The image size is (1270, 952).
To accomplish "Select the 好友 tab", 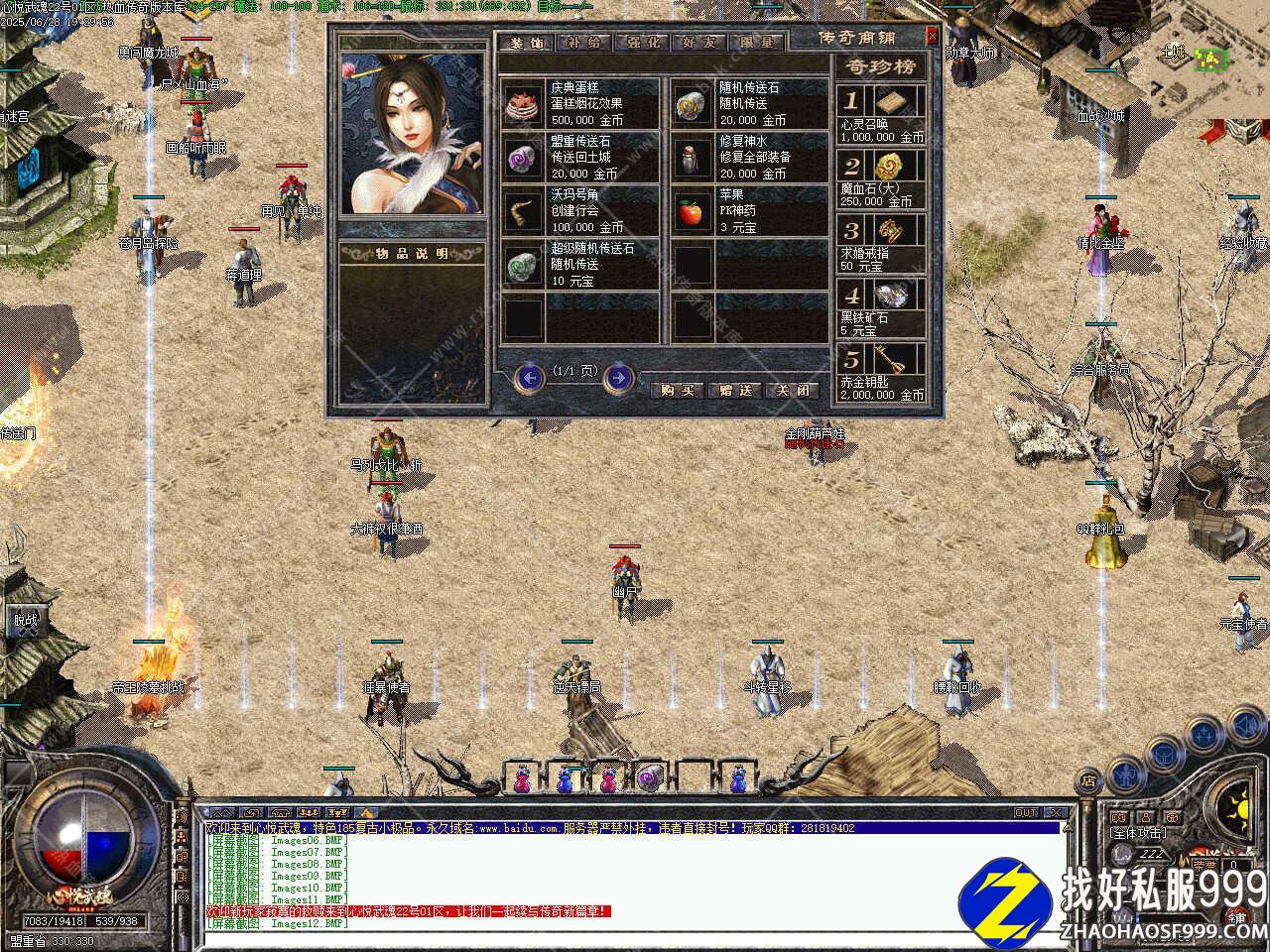I will 699,43.
